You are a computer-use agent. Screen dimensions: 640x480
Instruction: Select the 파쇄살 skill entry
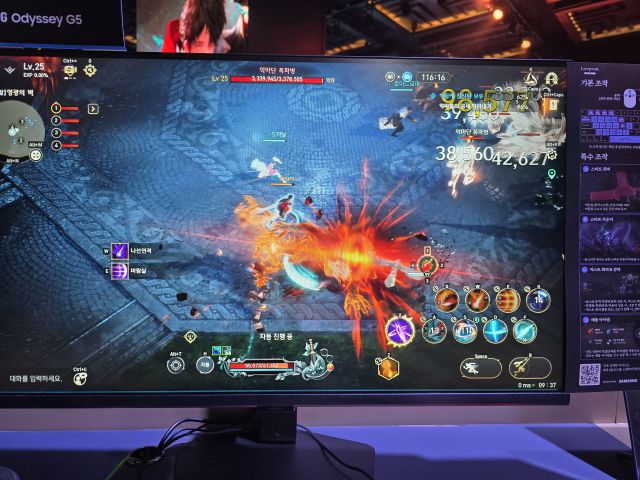point(119,270)
